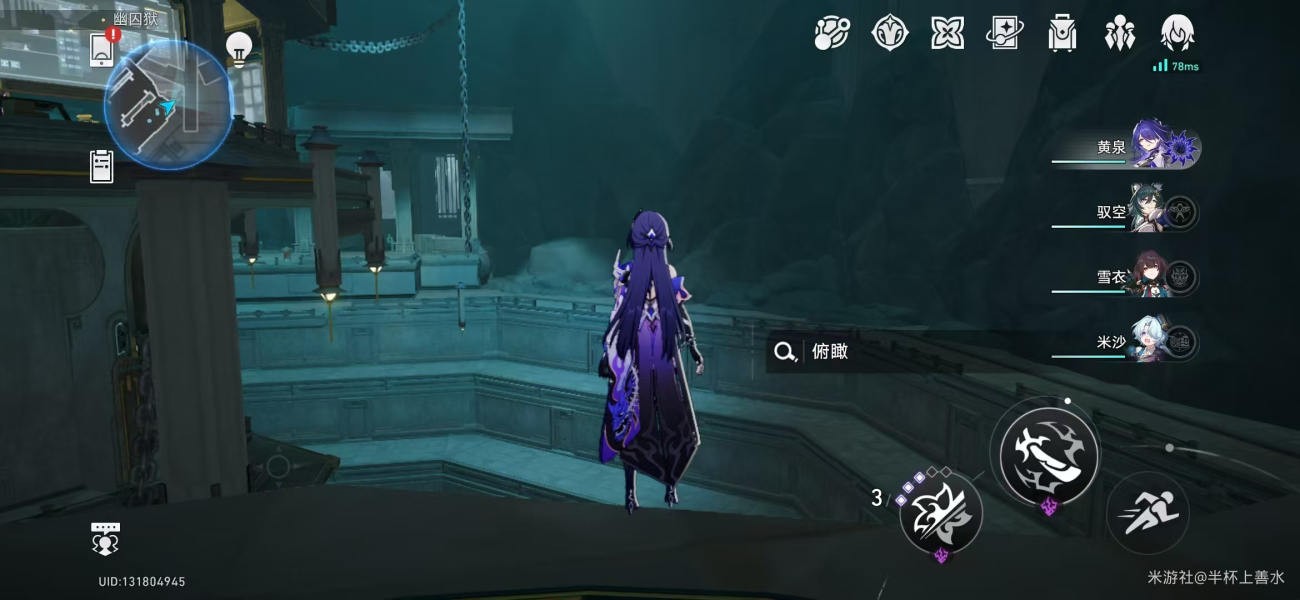Switch to party member 米沙

tap(1160, 342)
